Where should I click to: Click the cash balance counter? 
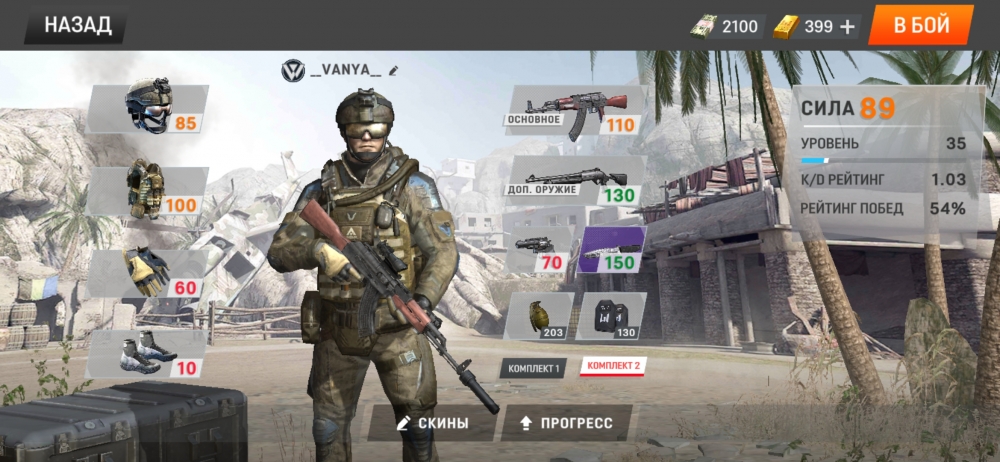[x=727, y=27]
